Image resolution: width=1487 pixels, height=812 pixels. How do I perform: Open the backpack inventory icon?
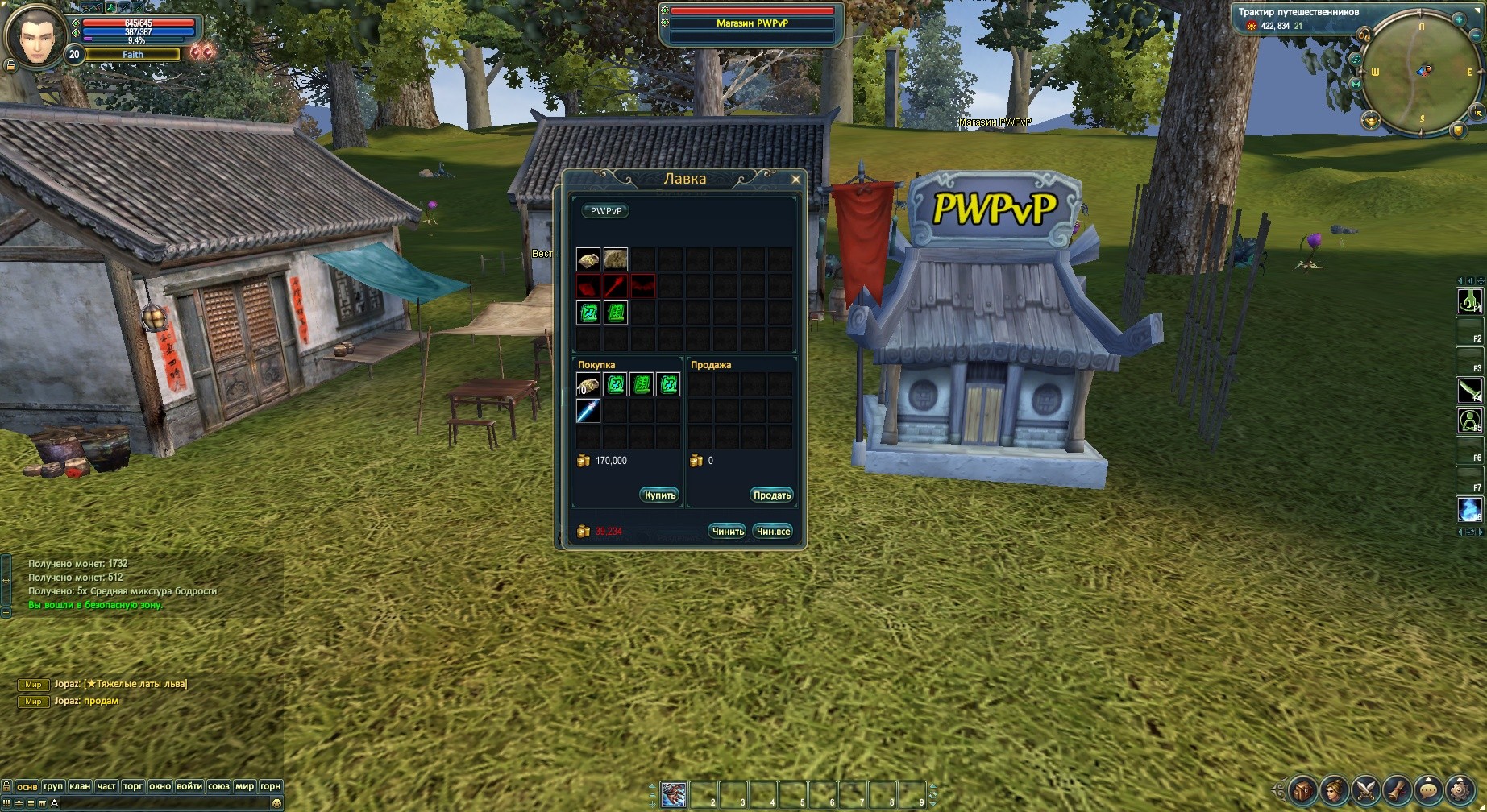click(x=1303, y=789)
